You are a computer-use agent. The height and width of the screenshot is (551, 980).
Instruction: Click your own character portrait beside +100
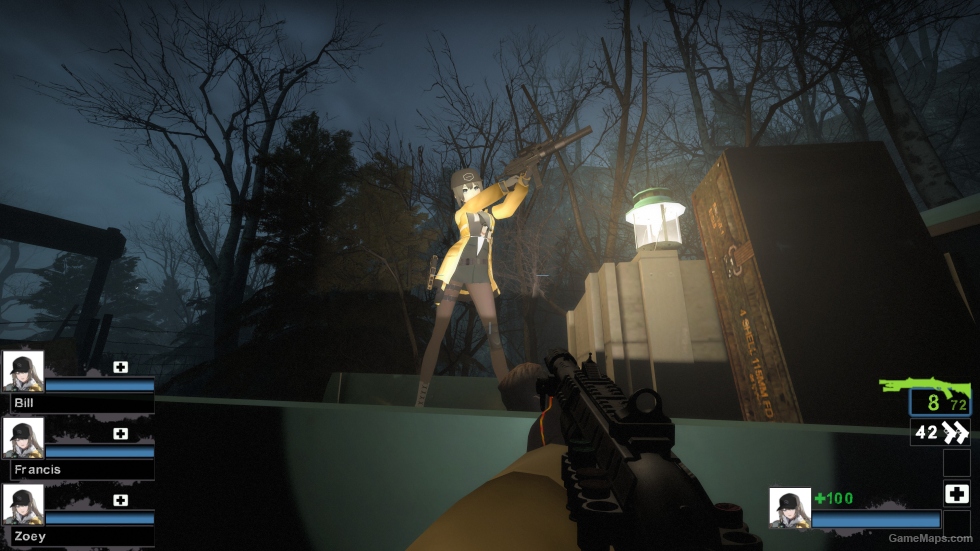coord(789,507)
